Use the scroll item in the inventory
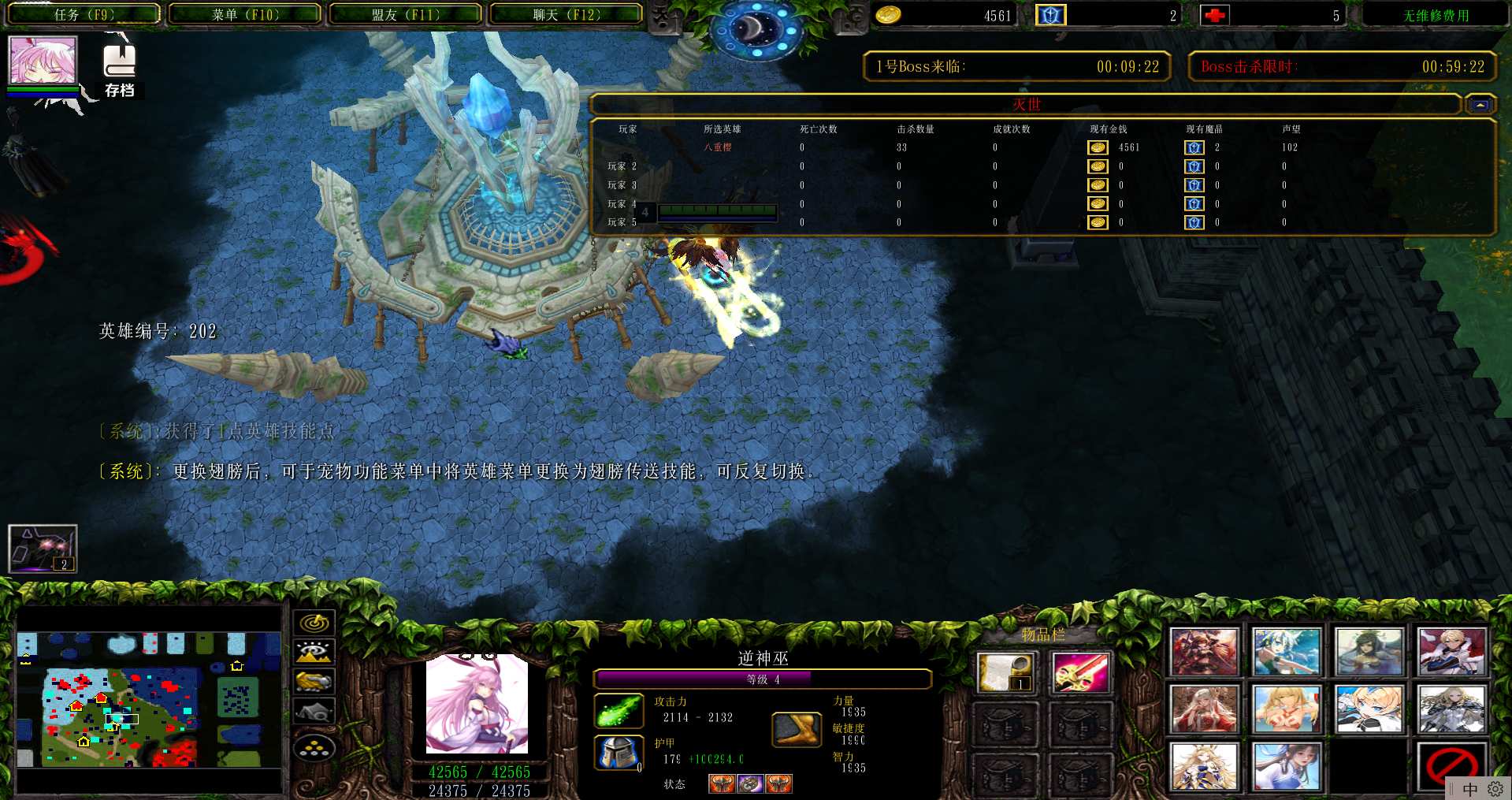The width and height of the screenshot is (1512, 800). click(1003, 673)
